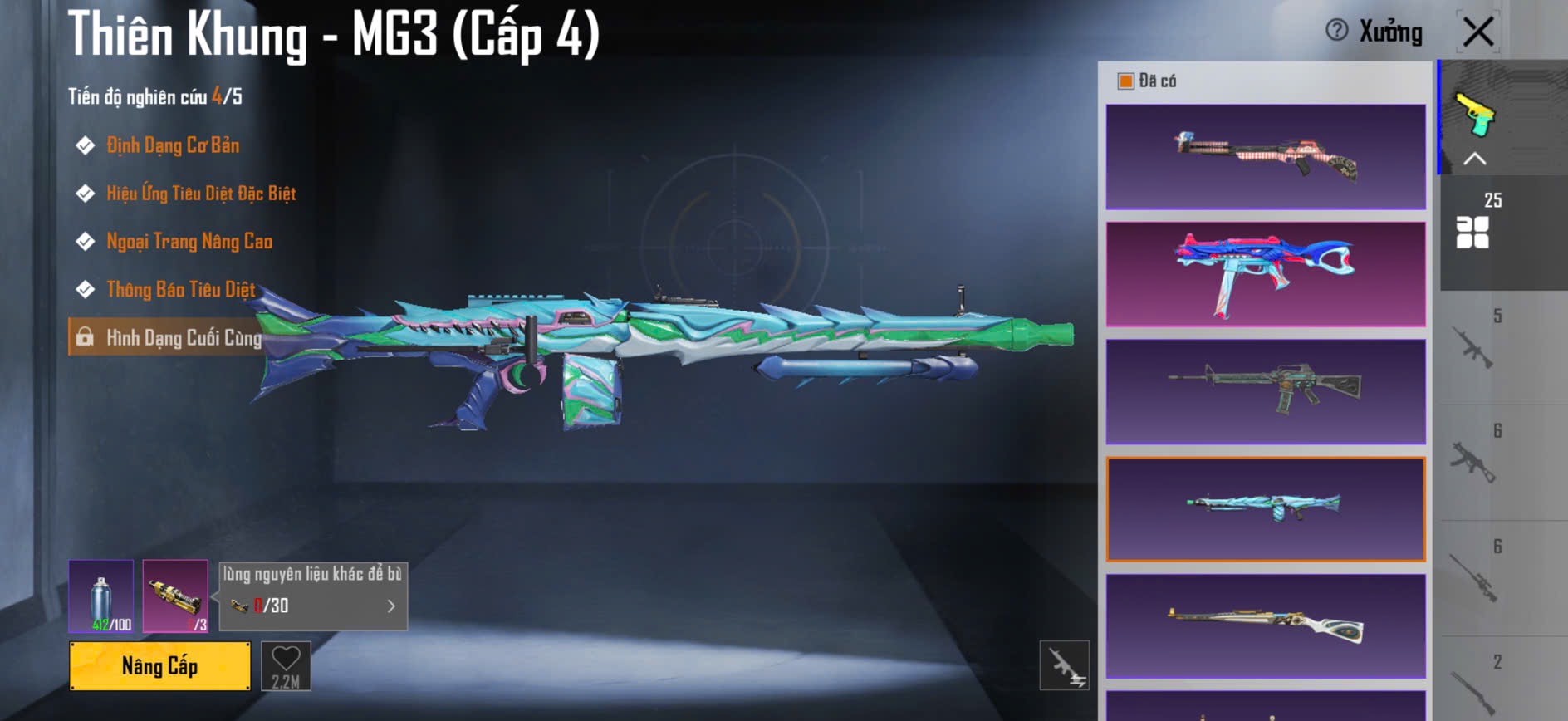Select the Định Dạng Cơ Bản stage
Viewport: 1568px width, 721px height.
(x=172, y=145)
